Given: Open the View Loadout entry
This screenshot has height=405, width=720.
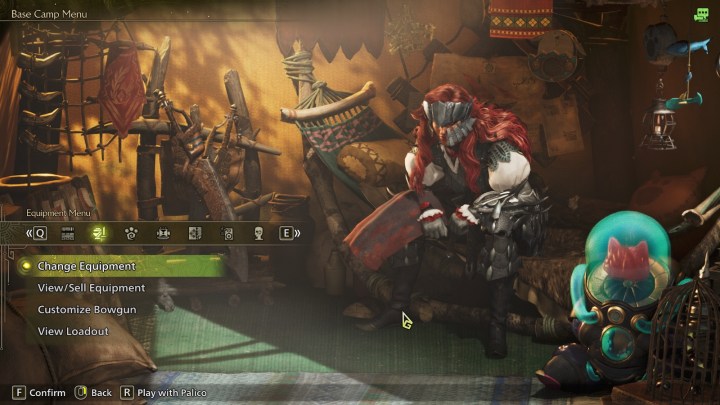Looking at the screenshot, I should [x=73, y=331].
